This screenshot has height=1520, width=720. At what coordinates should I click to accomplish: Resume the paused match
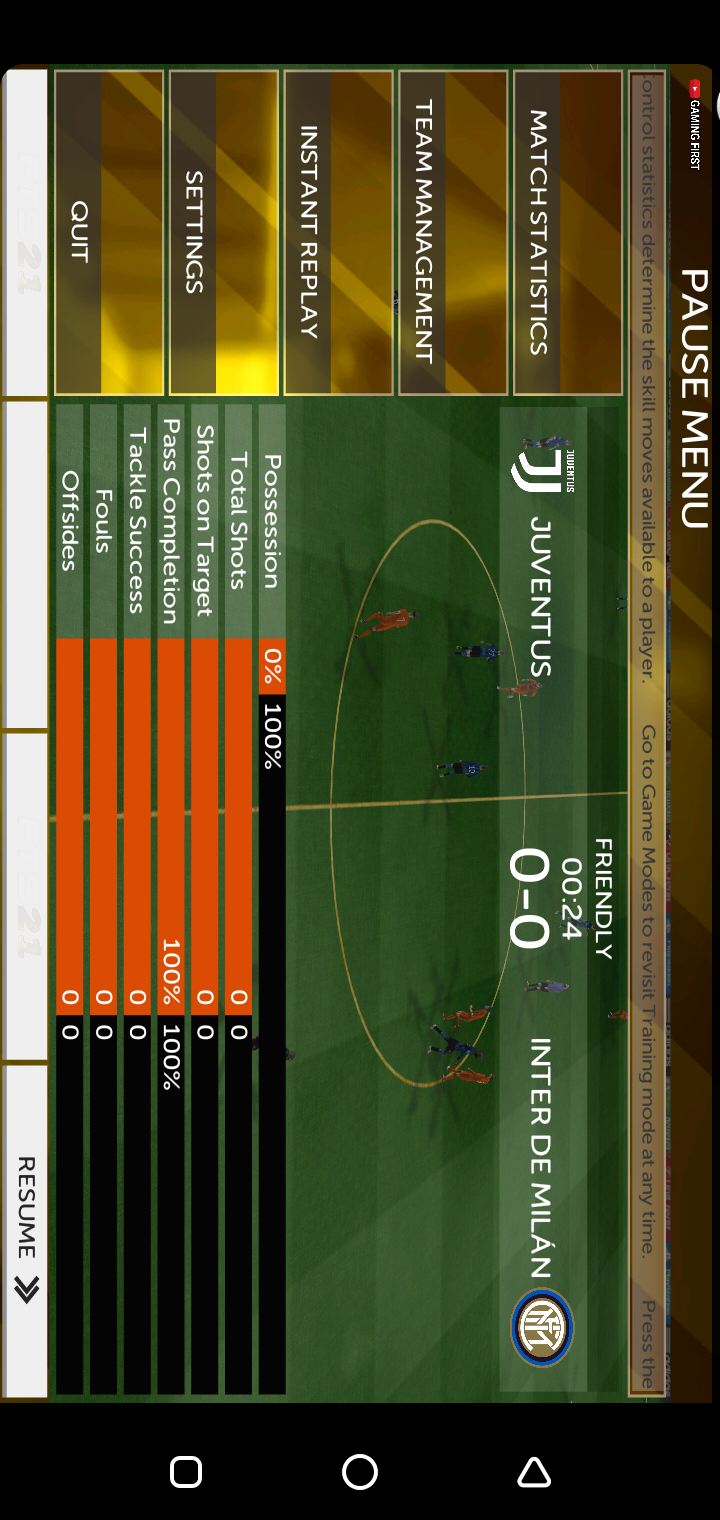26,1230
